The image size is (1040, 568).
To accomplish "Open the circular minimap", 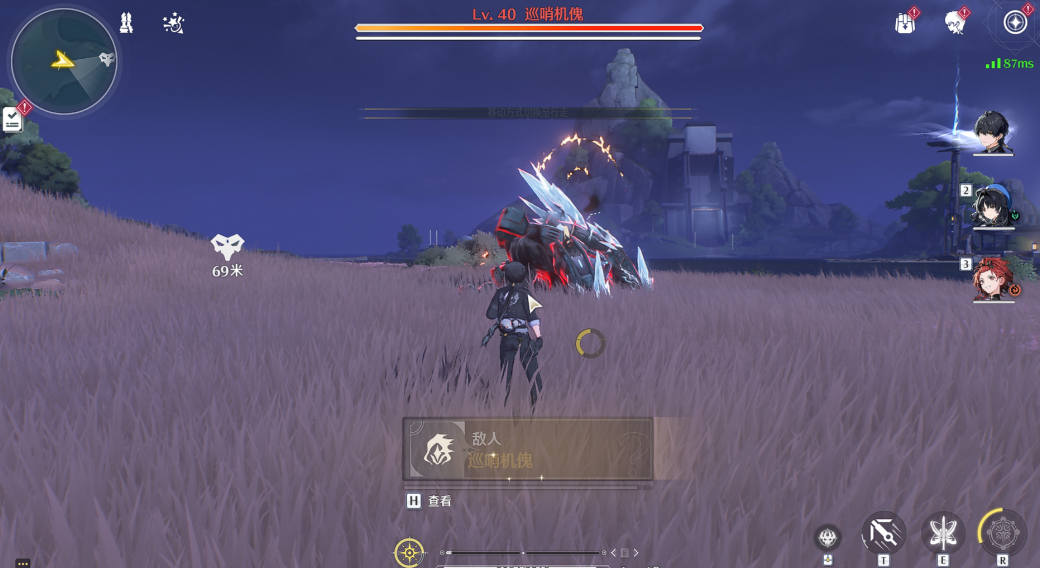I will 64,61.
